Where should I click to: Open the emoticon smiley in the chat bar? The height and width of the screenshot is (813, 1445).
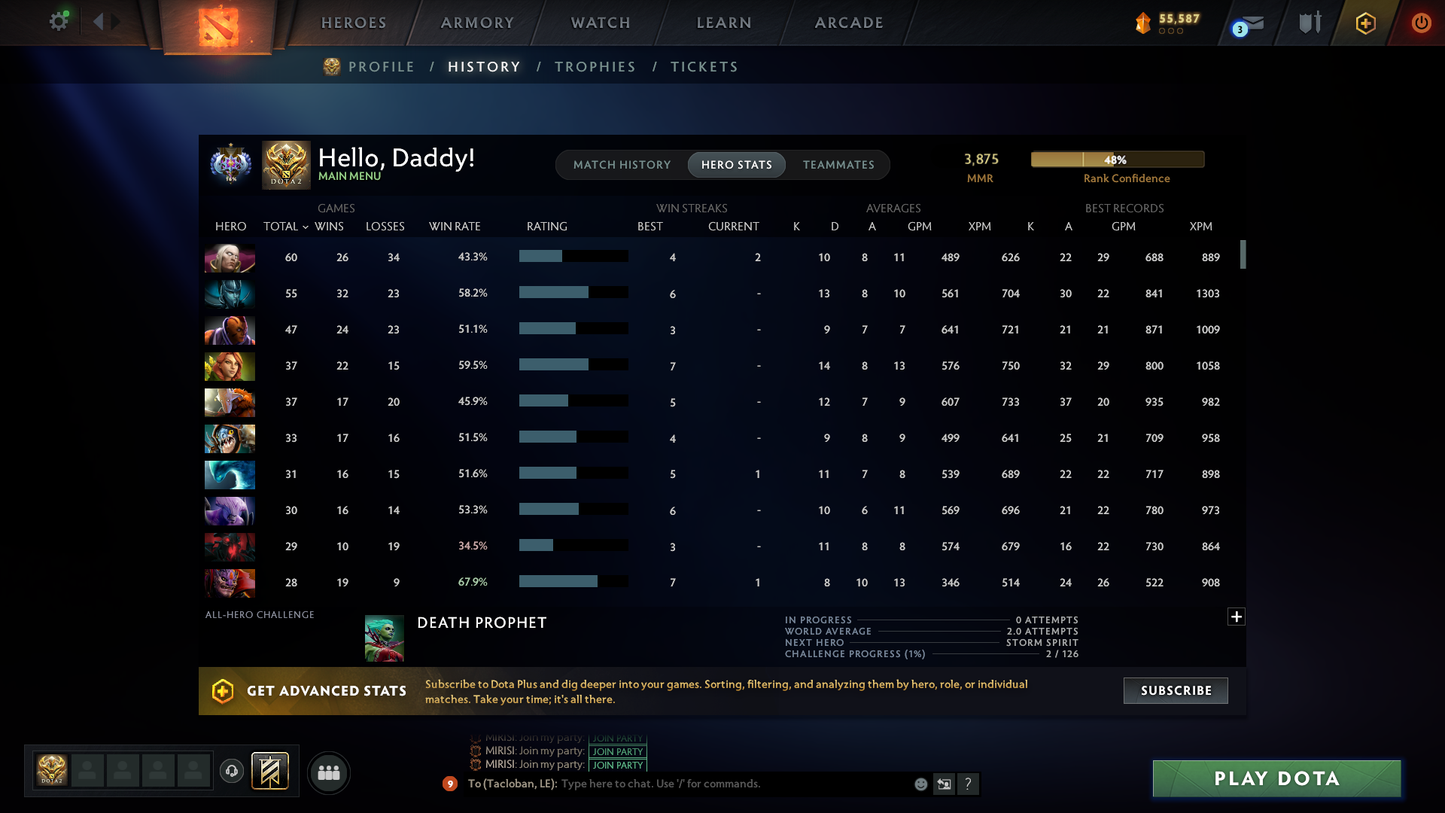(919, 784)
